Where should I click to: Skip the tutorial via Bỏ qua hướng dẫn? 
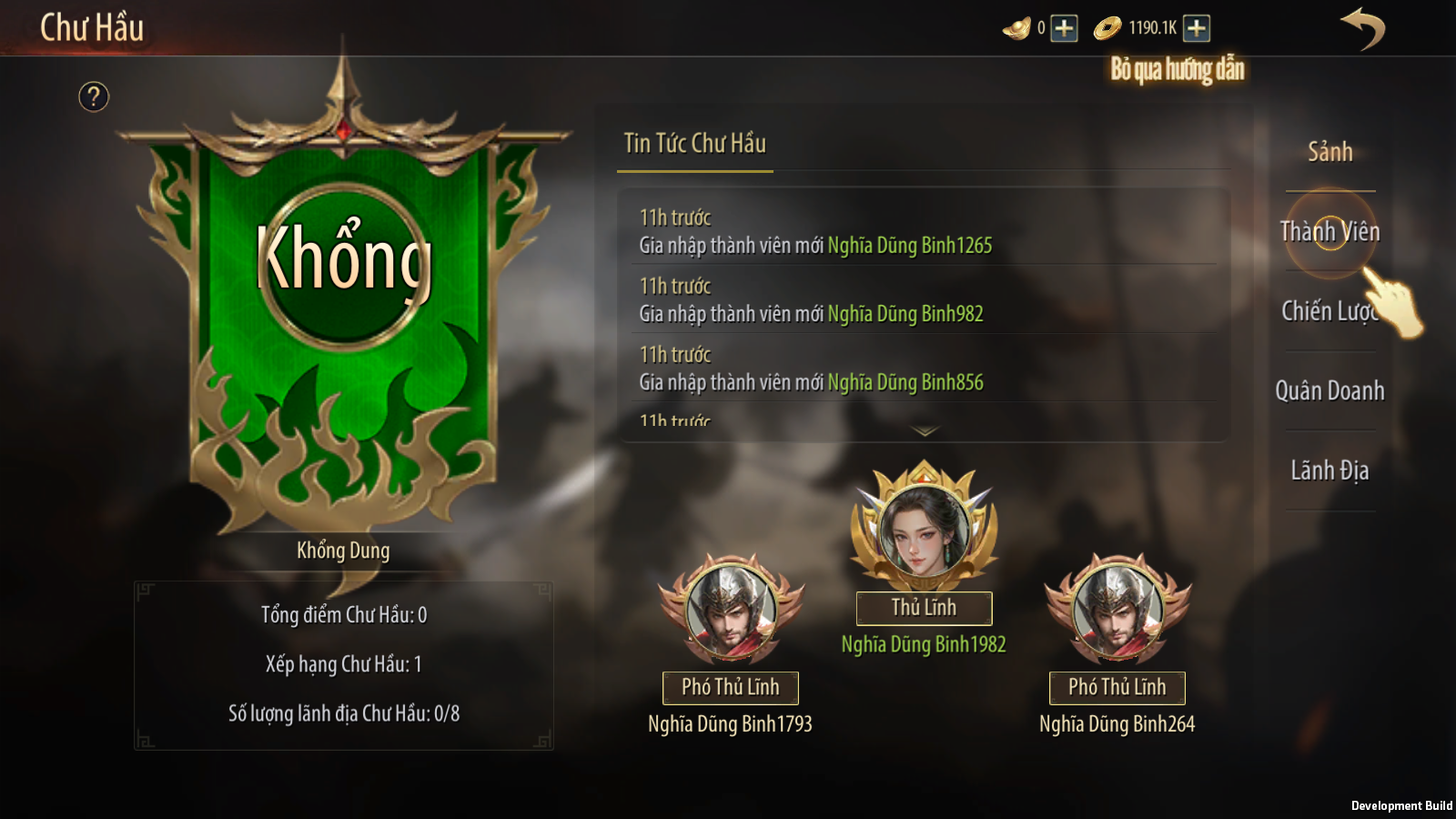pos(1177,69)
